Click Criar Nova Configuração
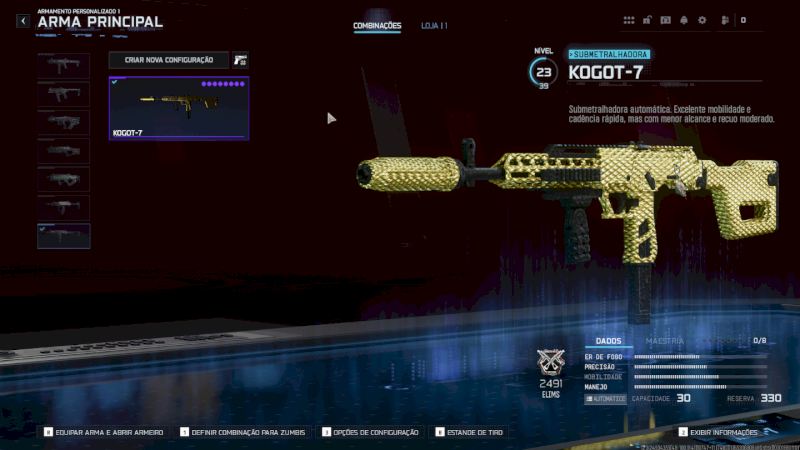This screenshot has height=450, width=800. point(169,60)
